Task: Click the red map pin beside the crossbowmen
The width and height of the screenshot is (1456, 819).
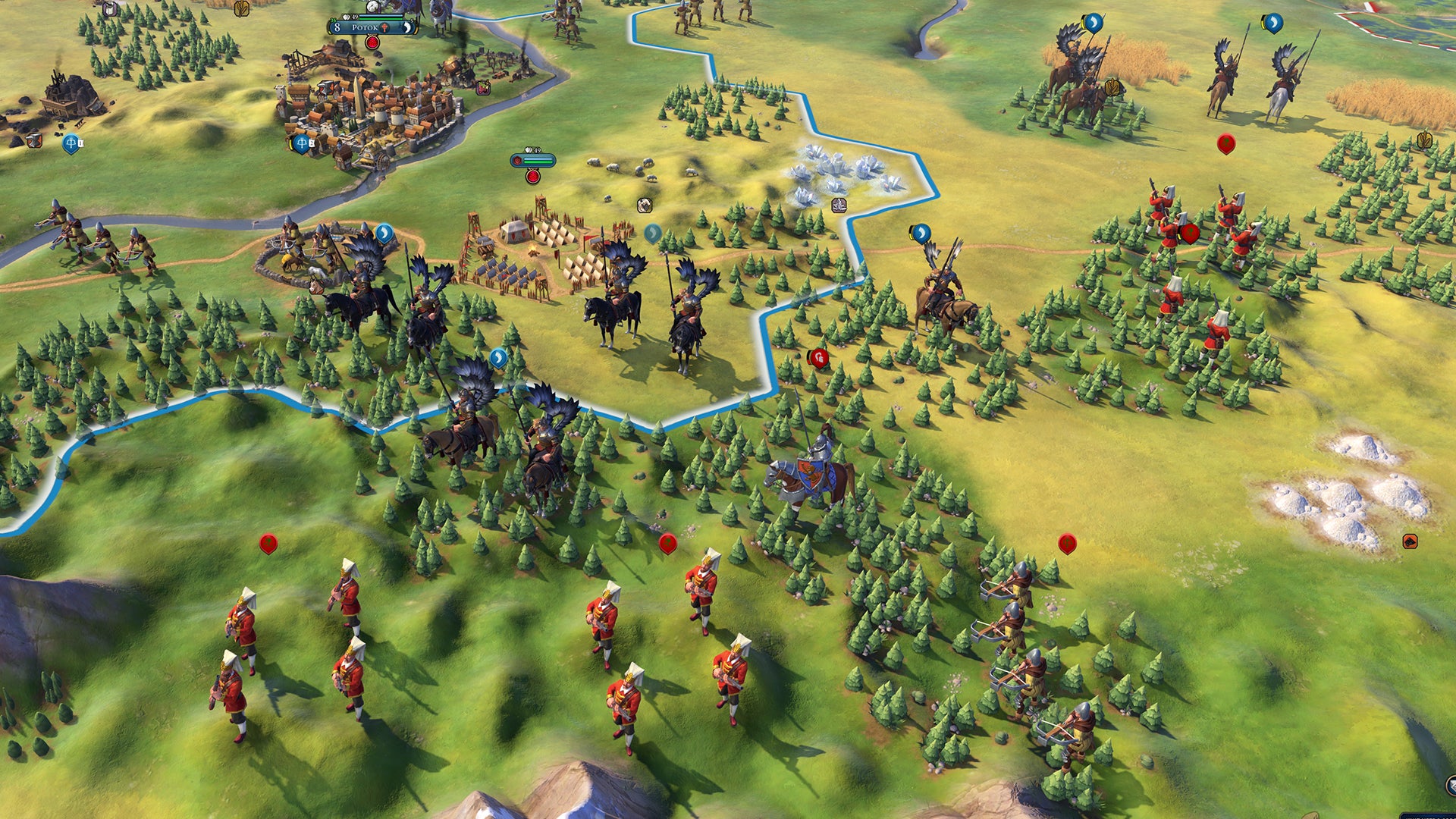Action: 1067,544
